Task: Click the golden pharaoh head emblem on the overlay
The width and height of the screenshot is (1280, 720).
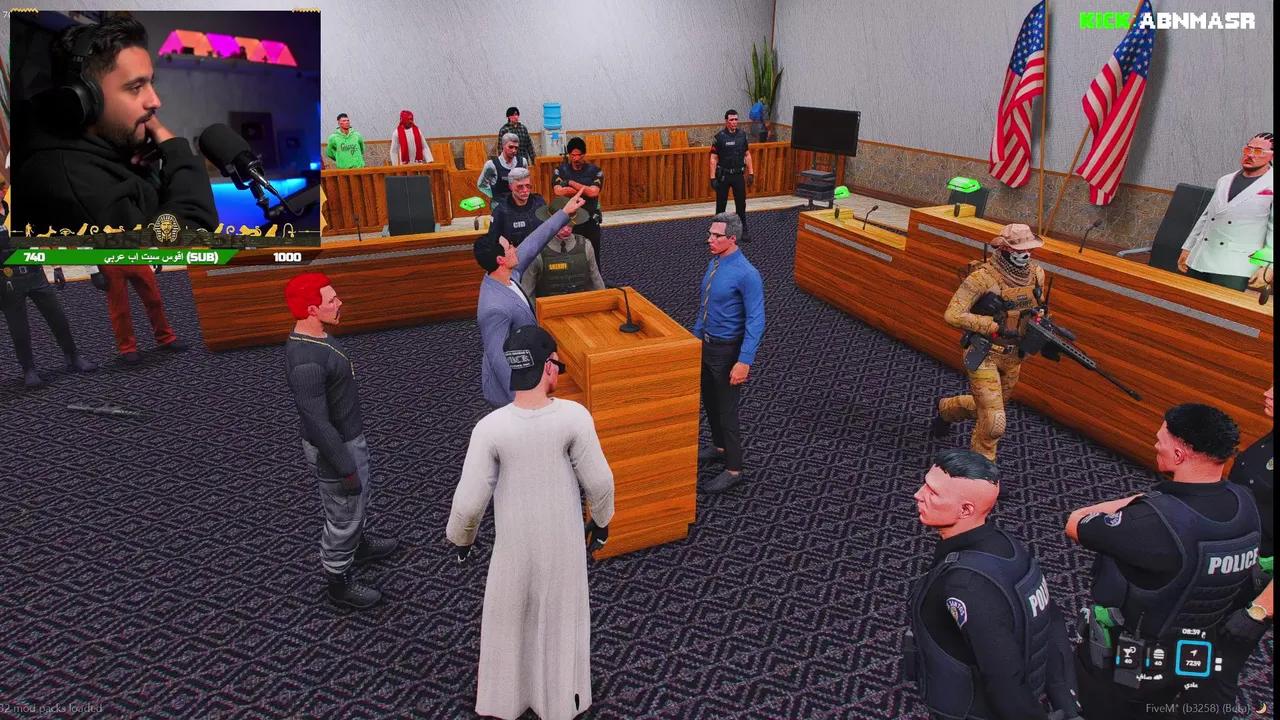Action: pyautogui.click(x=166, y=226)
